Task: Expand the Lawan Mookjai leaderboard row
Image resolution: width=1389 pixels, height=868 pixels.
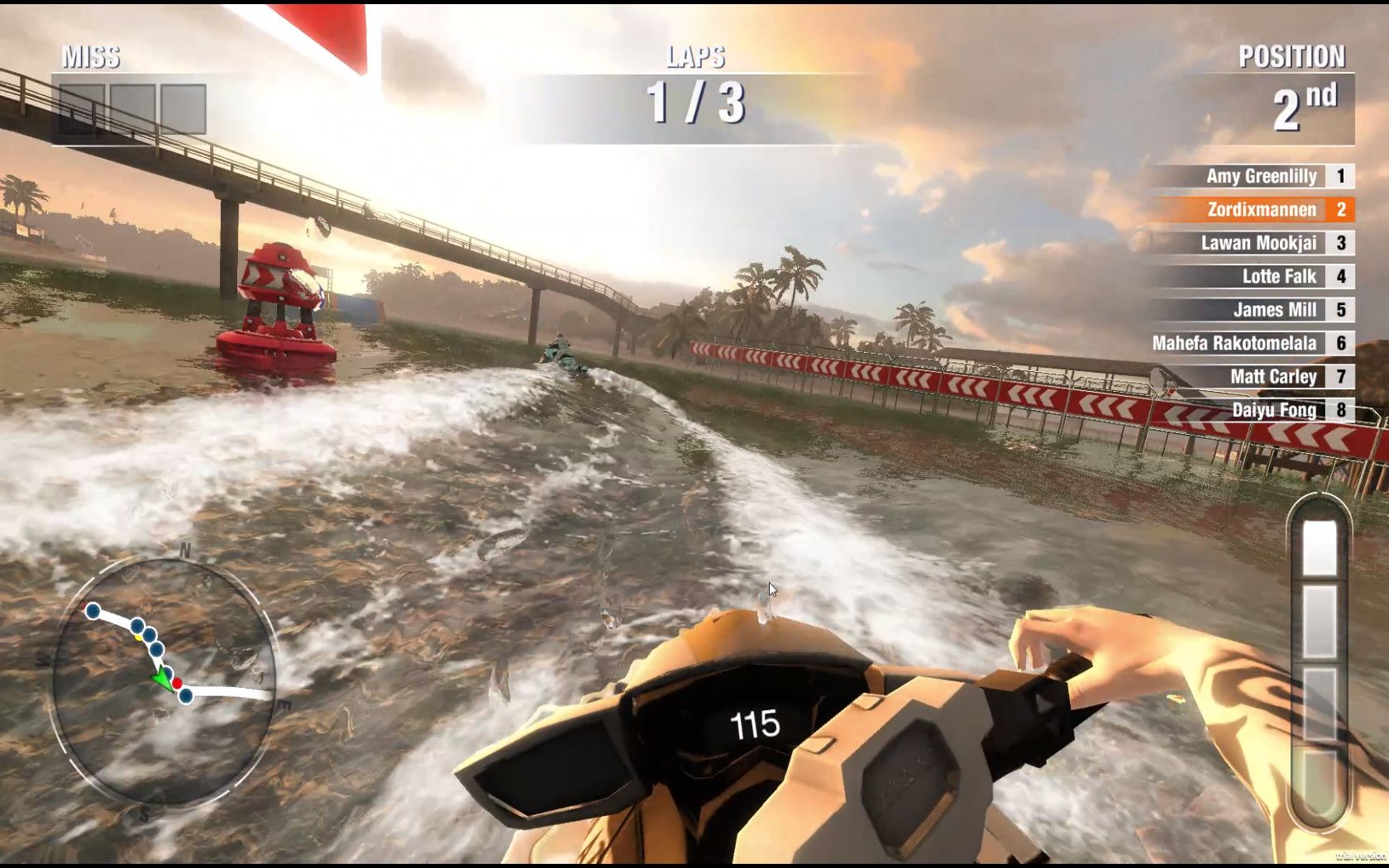Action: pyautogui.click(x=1262, y=243)
